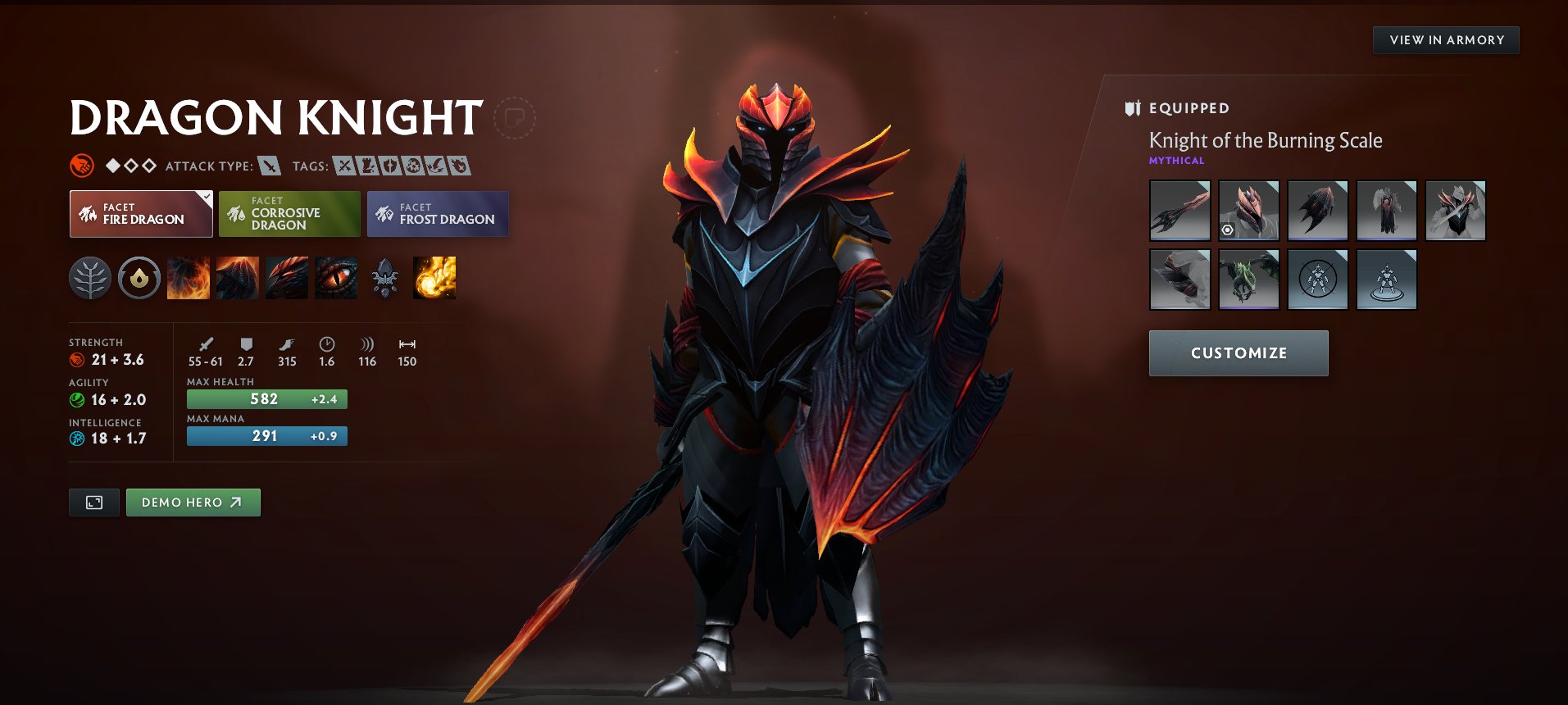Viewport: 1568px width, 705px height.
Task: Click the Elder Dragon Form eye icon
Action: [x=336, y=278]
